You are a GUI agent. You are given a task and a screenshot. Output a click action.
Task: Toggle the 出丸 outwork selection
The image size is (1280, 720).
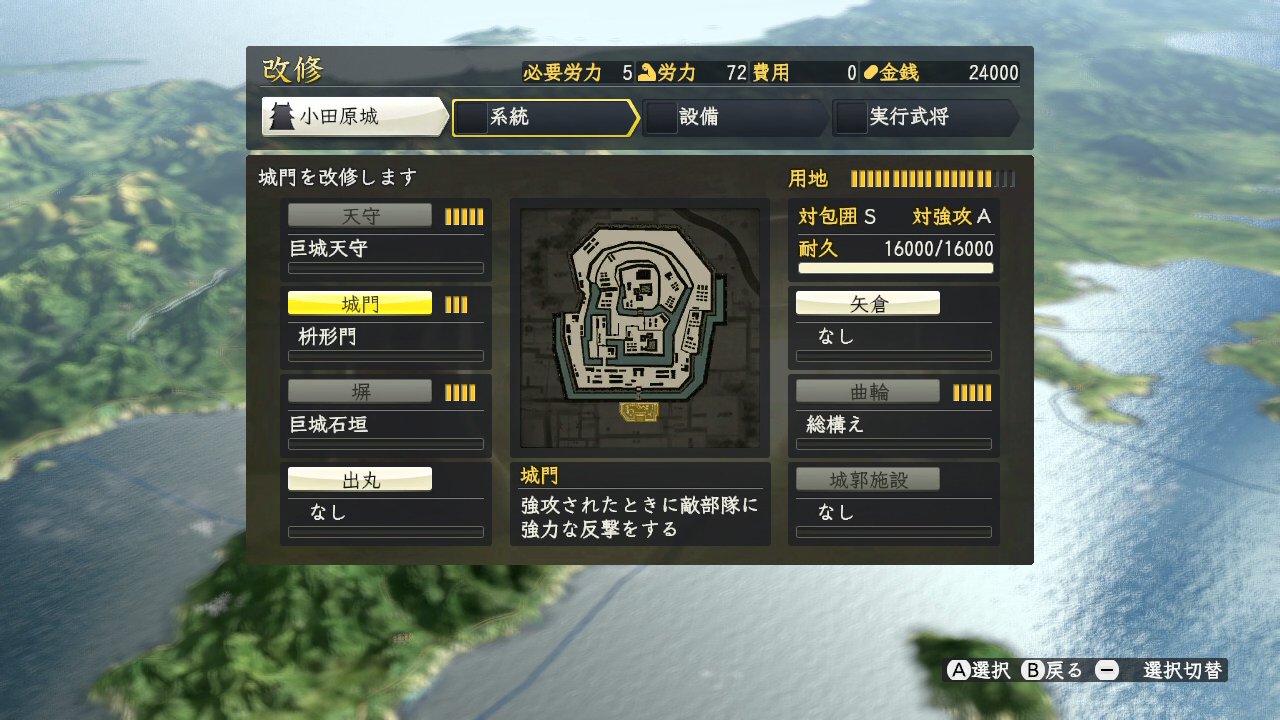pos(360,478)
